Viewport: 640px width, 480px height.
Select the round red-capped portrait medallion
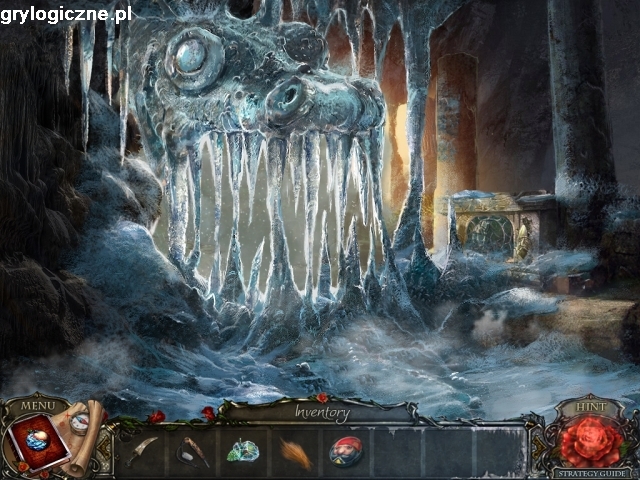pyautogui.click(x=344, y=451)
